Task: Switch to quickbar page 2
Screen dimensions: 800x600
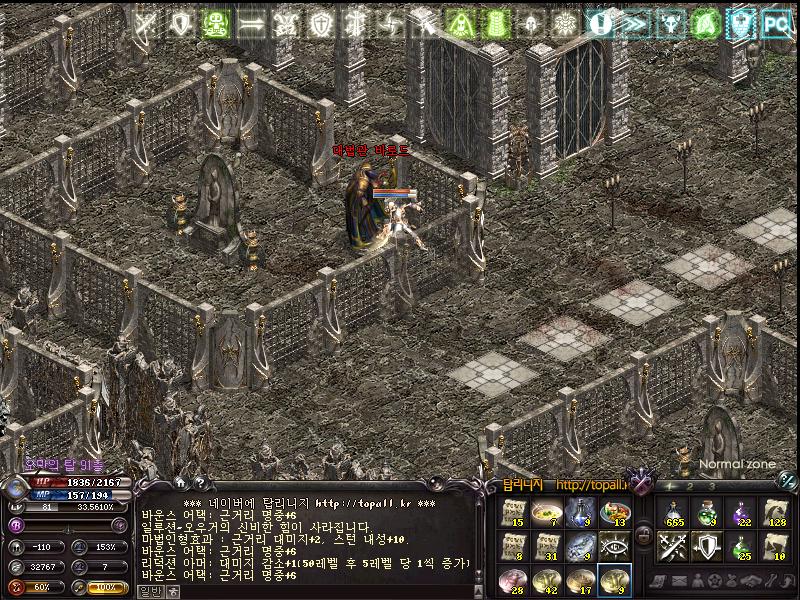Action: click(x=690, y=487)
